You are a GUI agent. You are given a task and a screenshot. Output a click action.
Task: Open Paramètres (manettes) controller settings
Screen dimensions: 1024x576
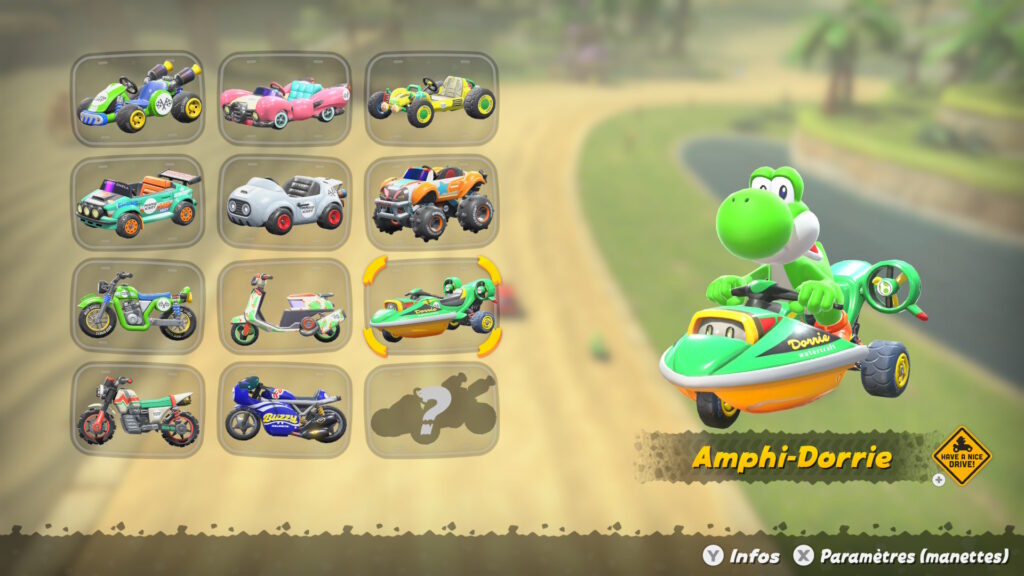[x=898, y=556]
